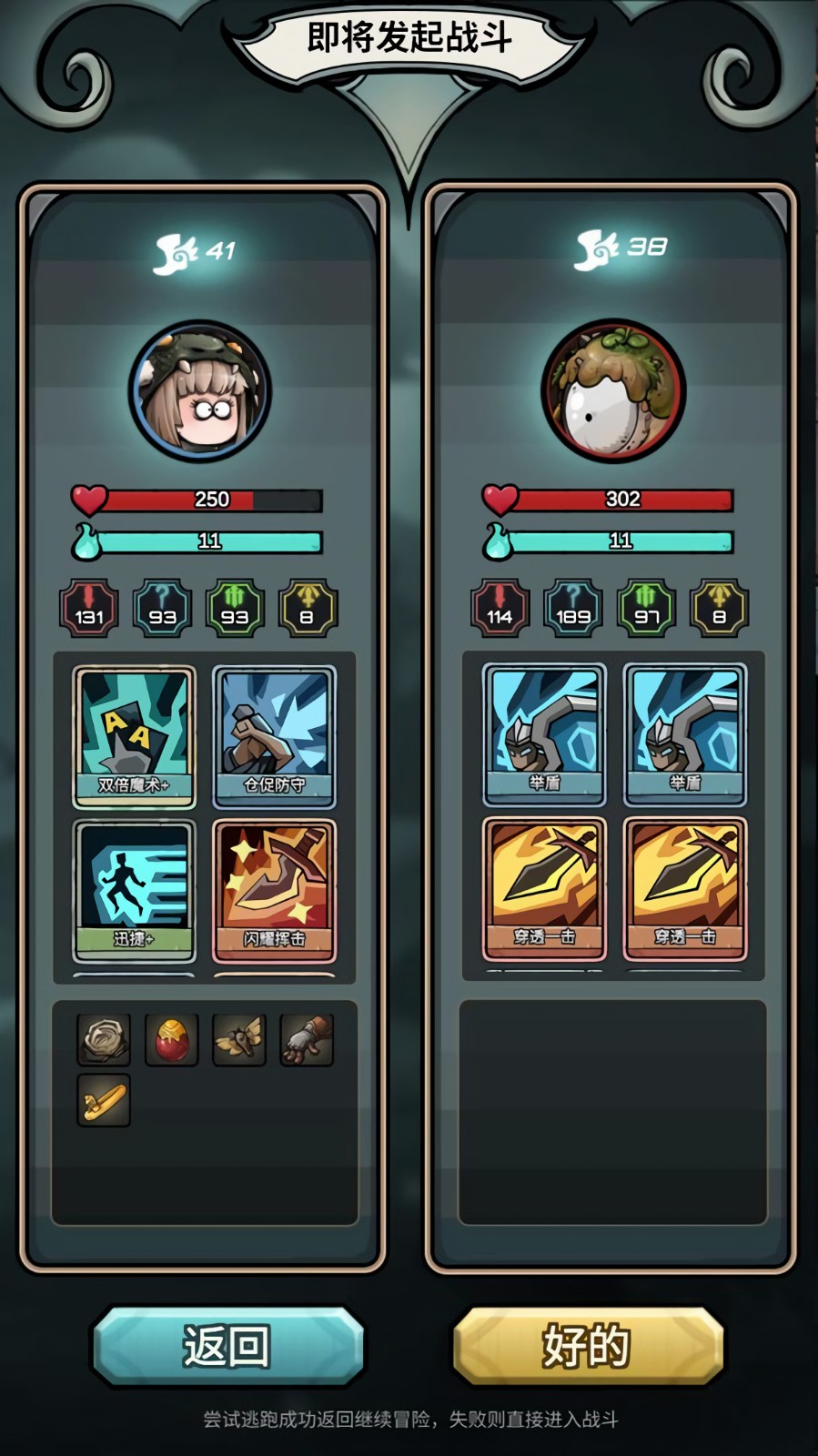Inspect the enemy monster portrait
The image size is (818, 1456).
point(613,391)
